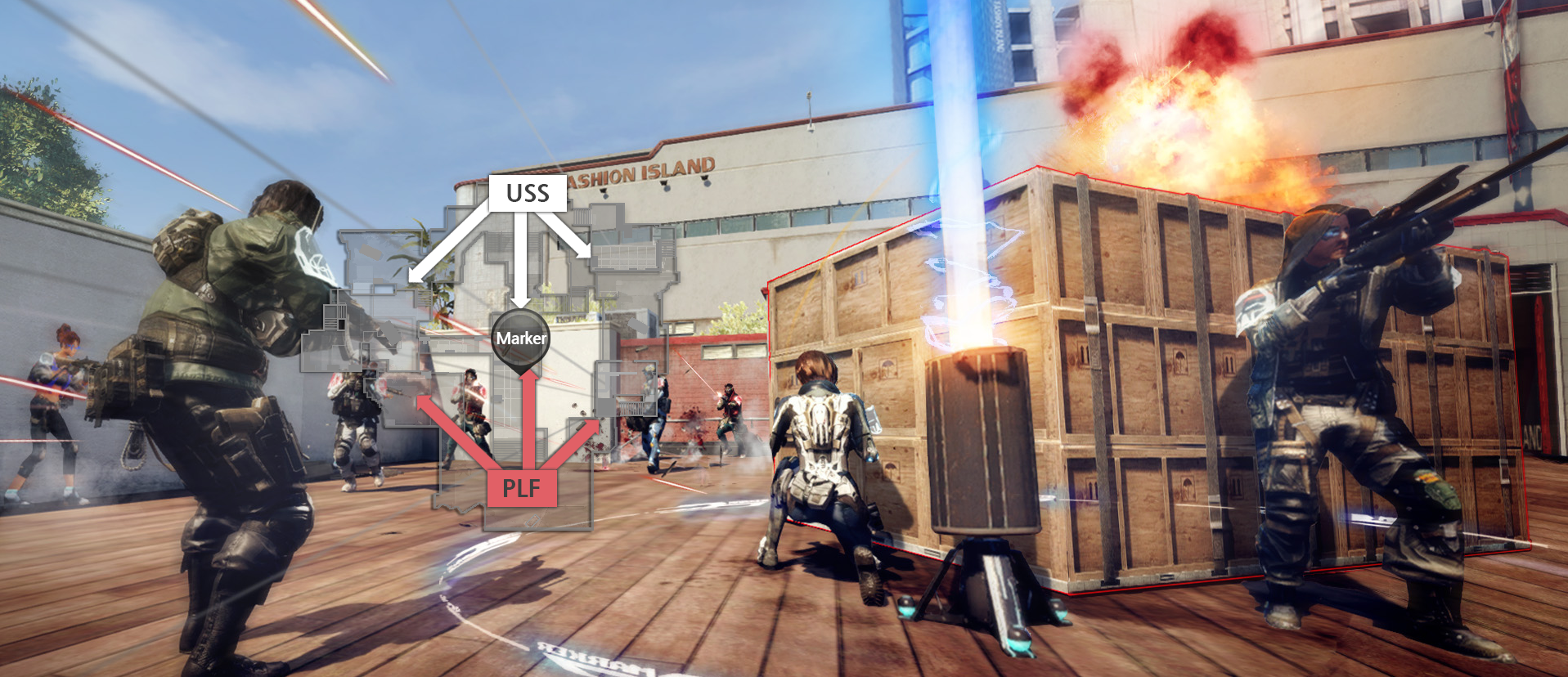
Task: Select the red PLF team label
Action: point(522,488)
